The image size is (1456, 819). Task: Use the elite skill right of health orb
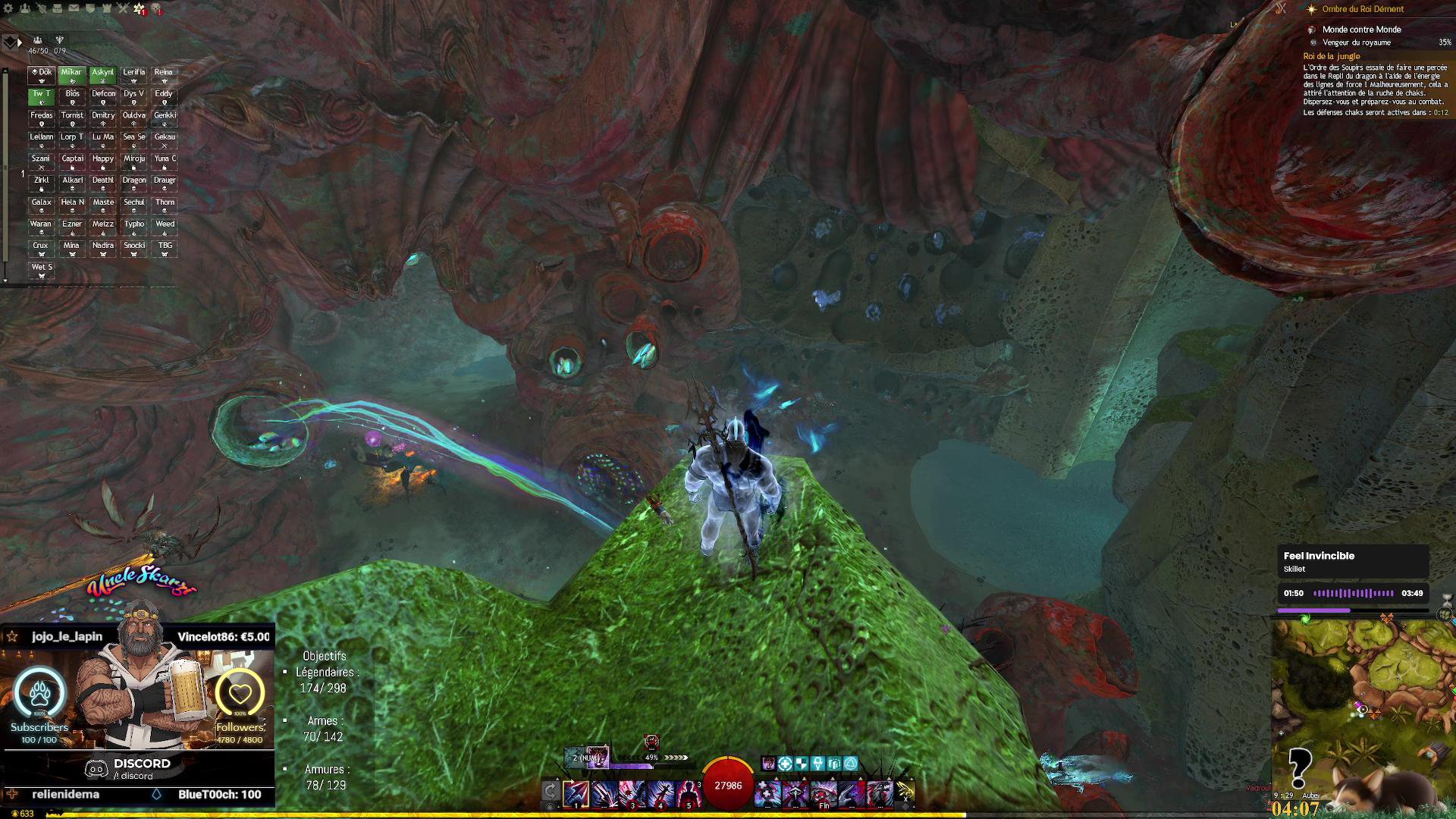click(x=879, y=793)
